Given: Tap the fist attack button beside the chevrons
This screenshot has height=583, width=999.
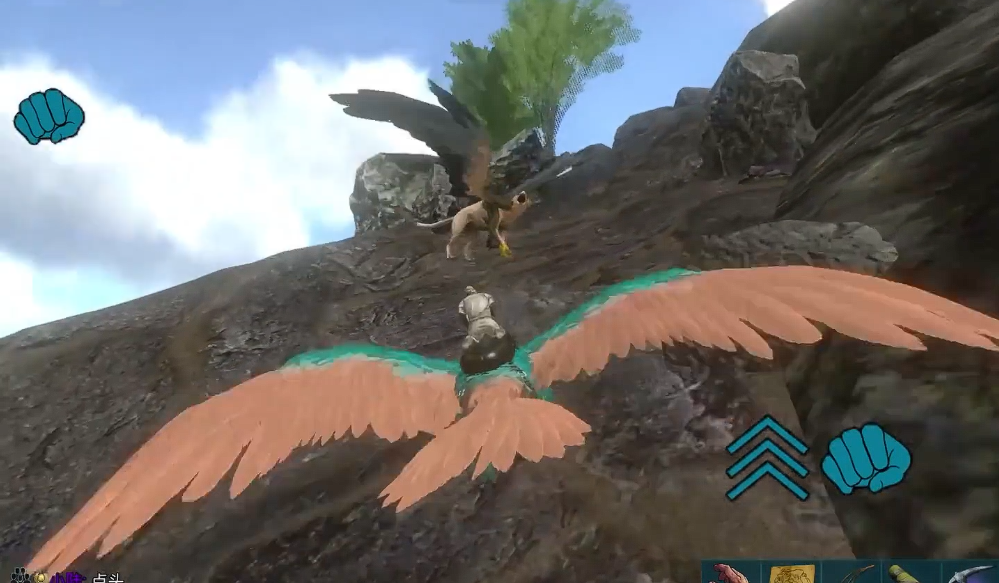Looking at the screenshot, I should tap(866, 459).
